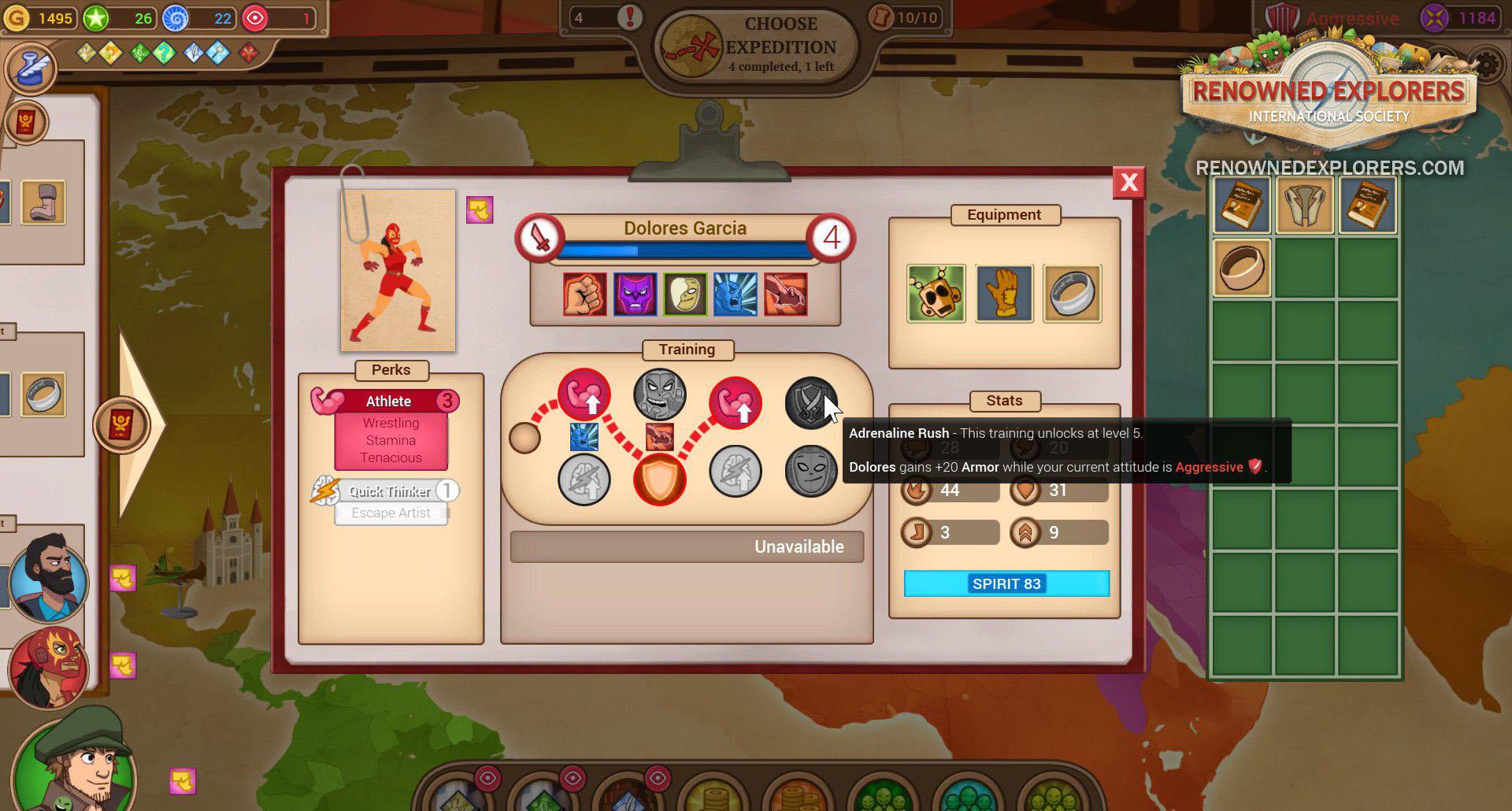Close the character sheet with the X
The image size is (1512, 811).
pyautogui.click(x=1128, y=183)
